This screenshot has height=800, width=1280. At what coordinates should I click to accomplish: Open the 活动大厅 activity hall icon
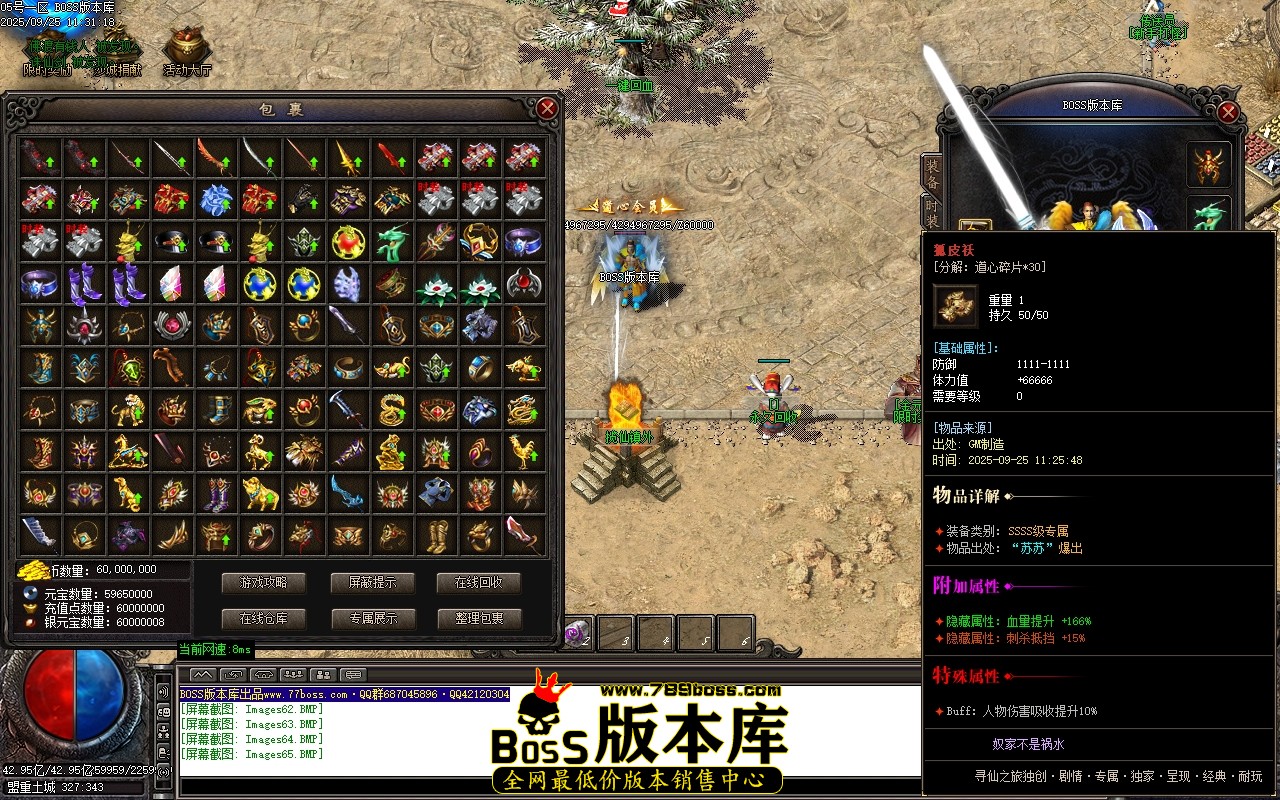[185, 43]
